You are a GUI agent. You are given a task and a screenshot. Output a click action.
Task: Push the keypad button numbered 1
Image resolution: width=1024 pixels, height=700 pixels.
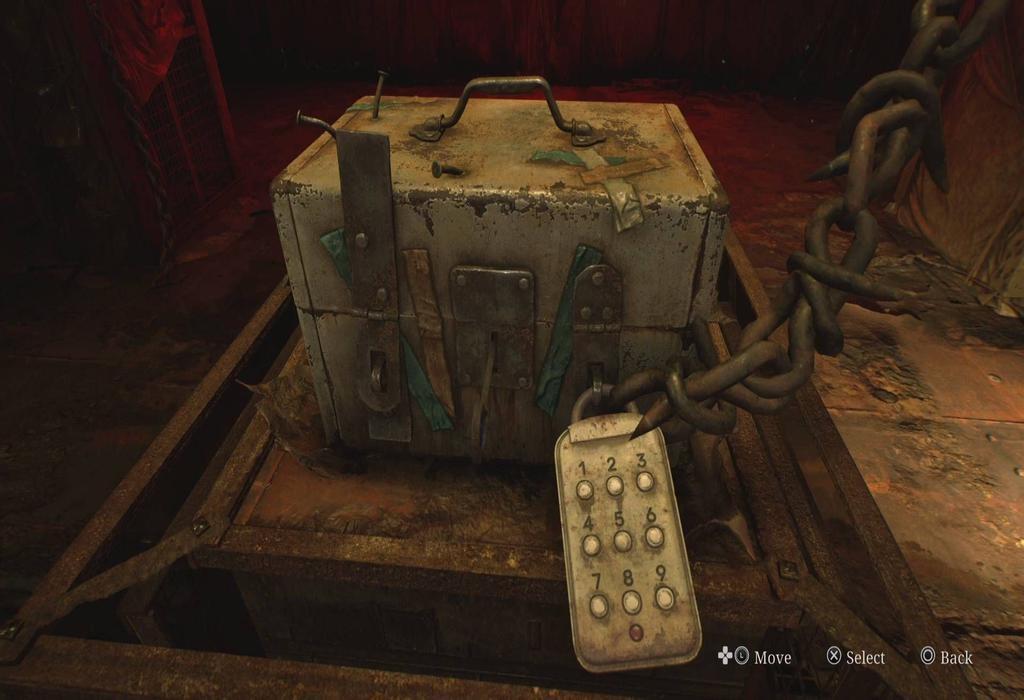[x=584, y=490]
